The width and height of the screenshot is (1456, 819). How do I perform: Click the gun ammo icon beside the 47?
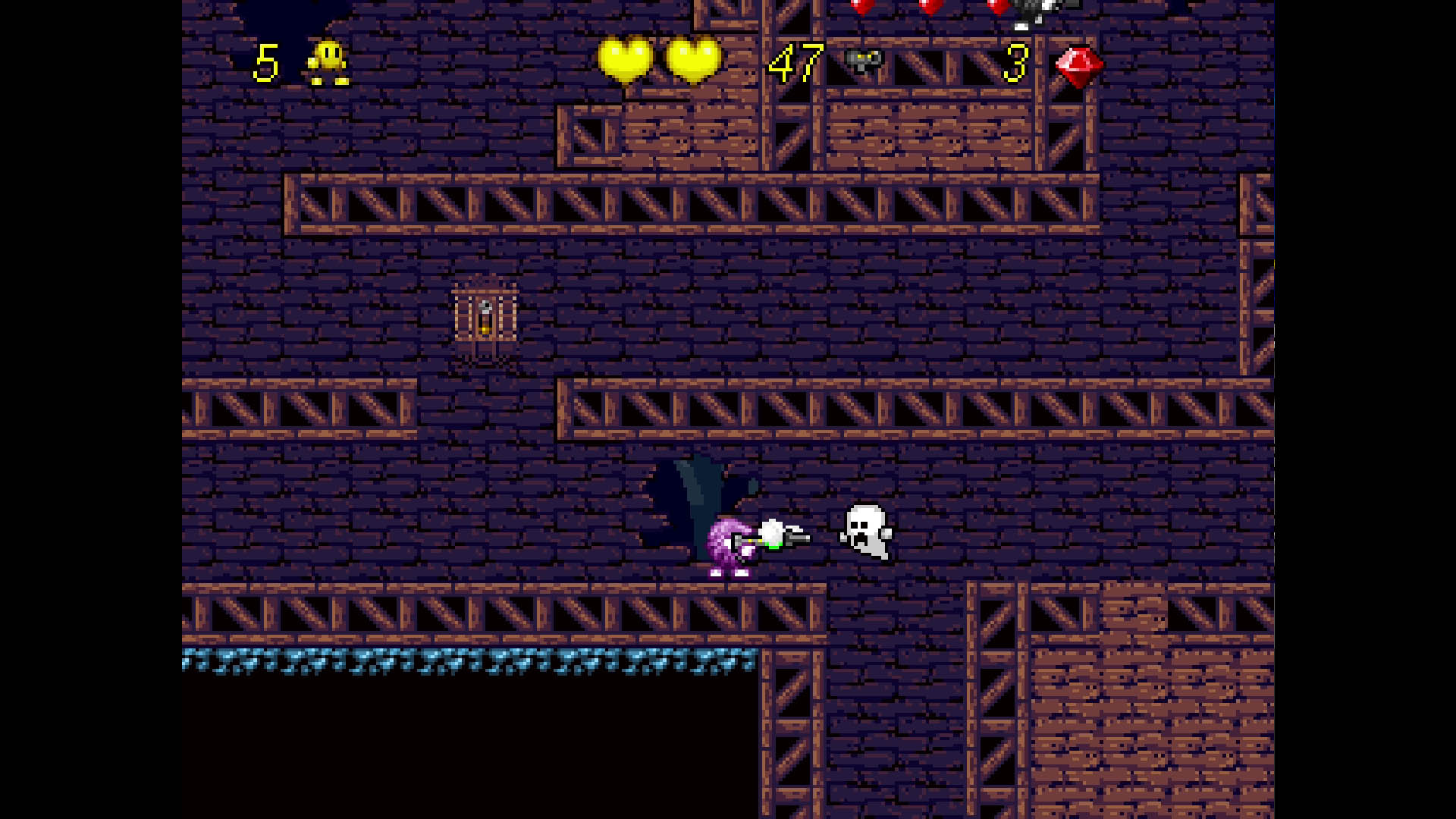coord(864,61)
